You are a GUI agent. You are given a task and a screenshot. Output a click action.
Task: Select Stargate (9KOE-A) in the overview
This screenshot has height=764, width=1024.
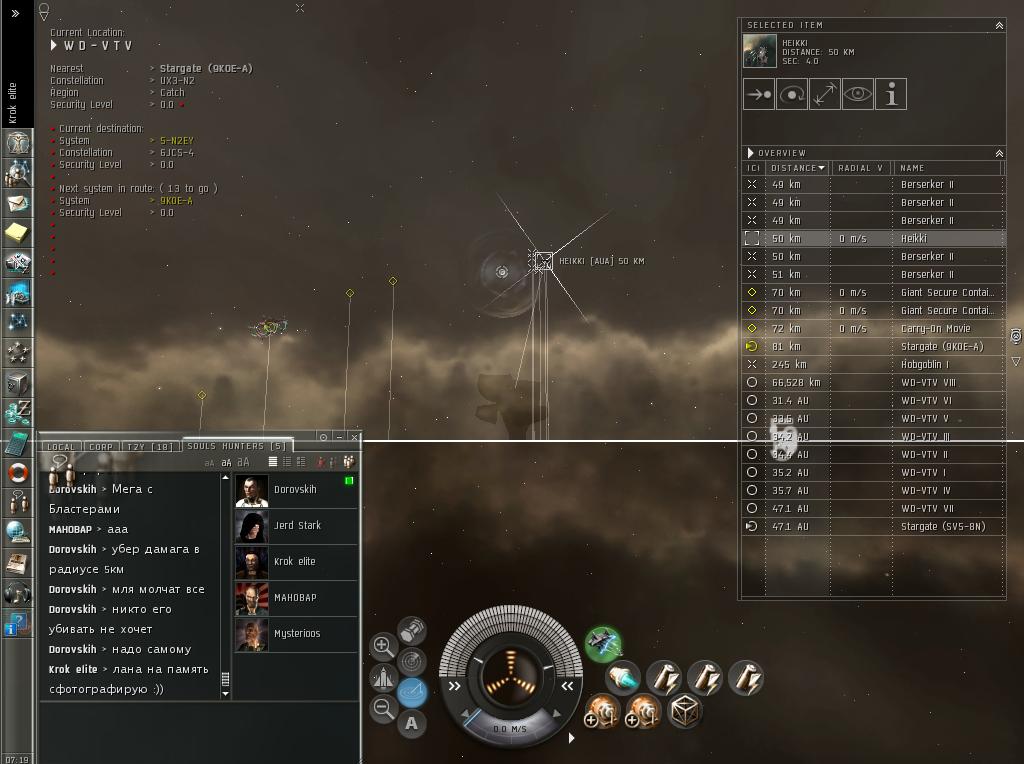tap(941, 347)
